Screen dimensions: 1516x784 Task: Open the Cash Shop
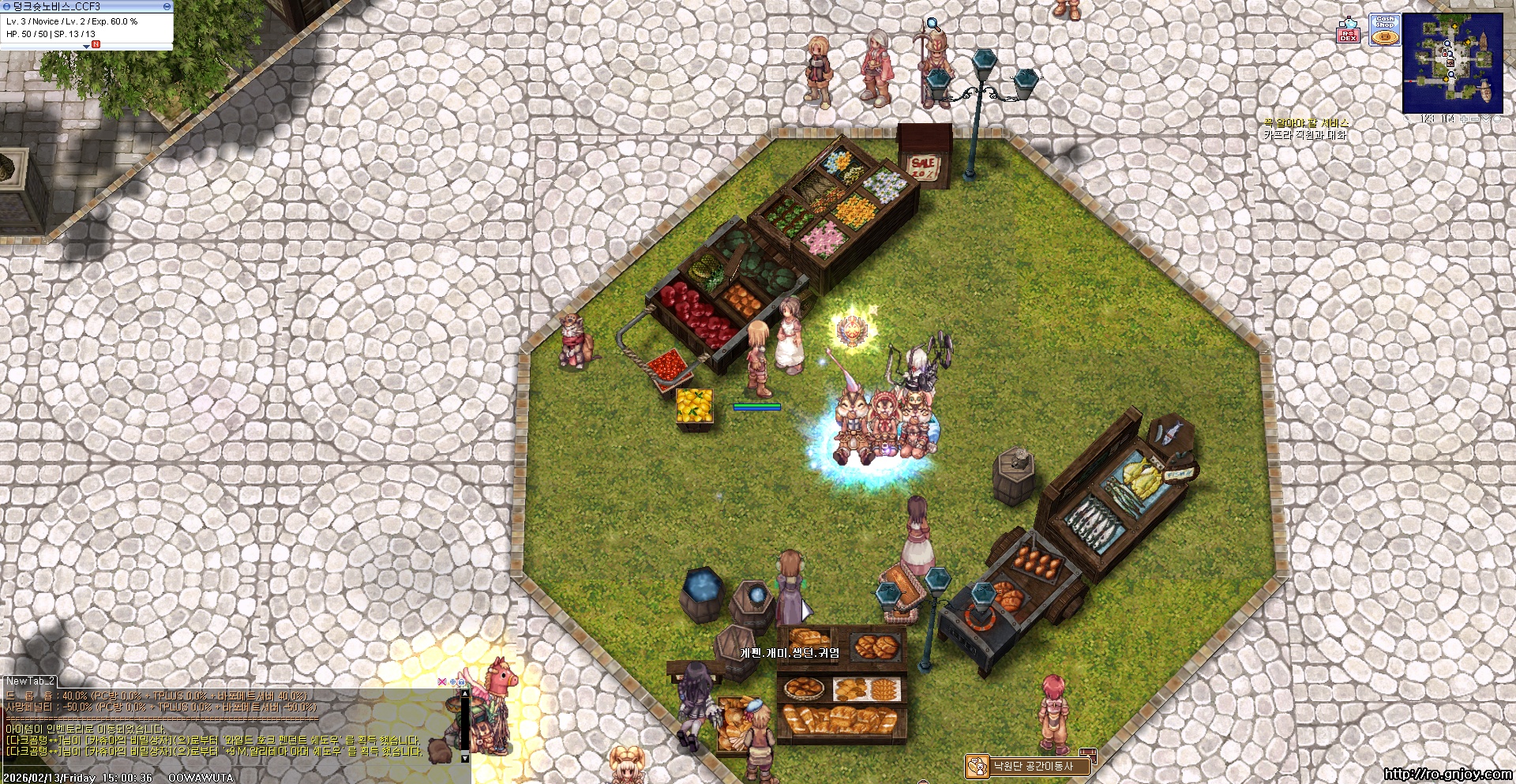click(1384, 30)
